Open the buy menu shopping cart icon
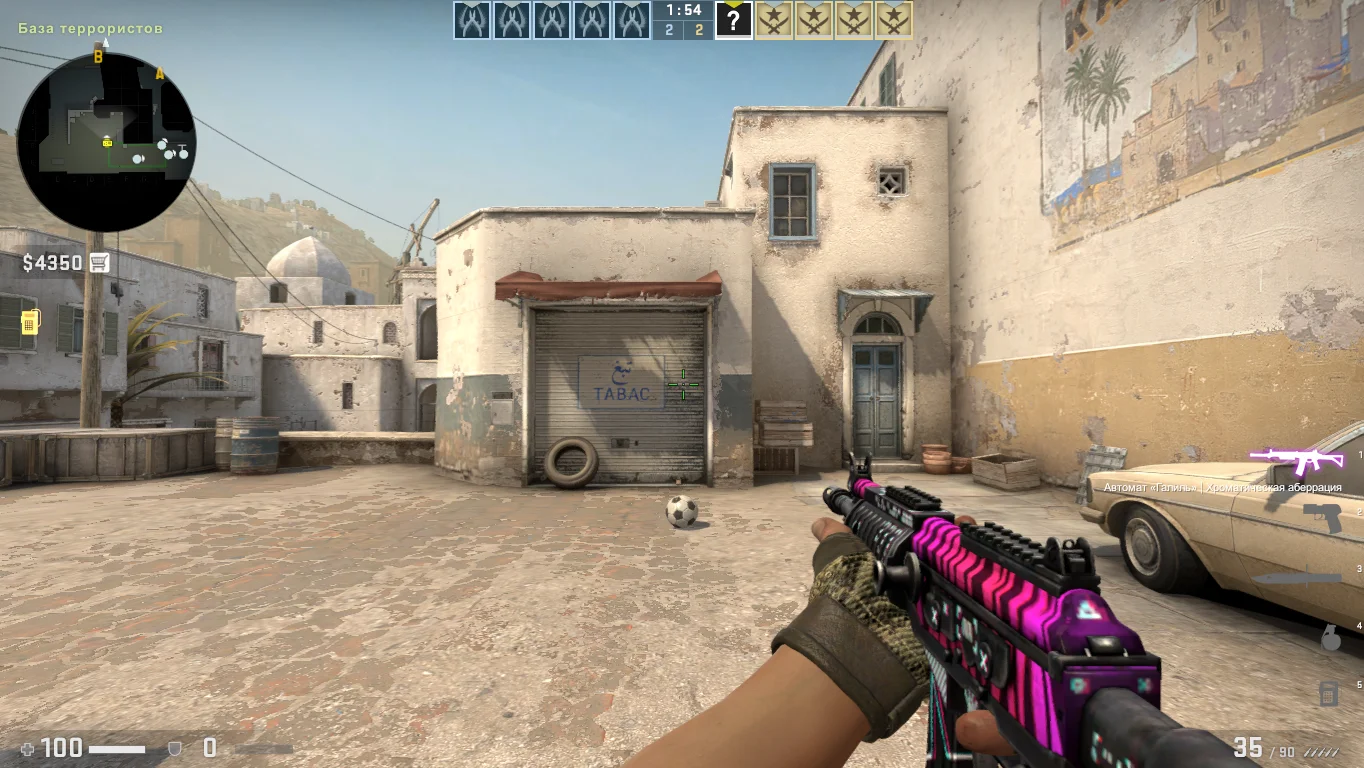This screenshot has height=768, width=1364. [99, 263]
